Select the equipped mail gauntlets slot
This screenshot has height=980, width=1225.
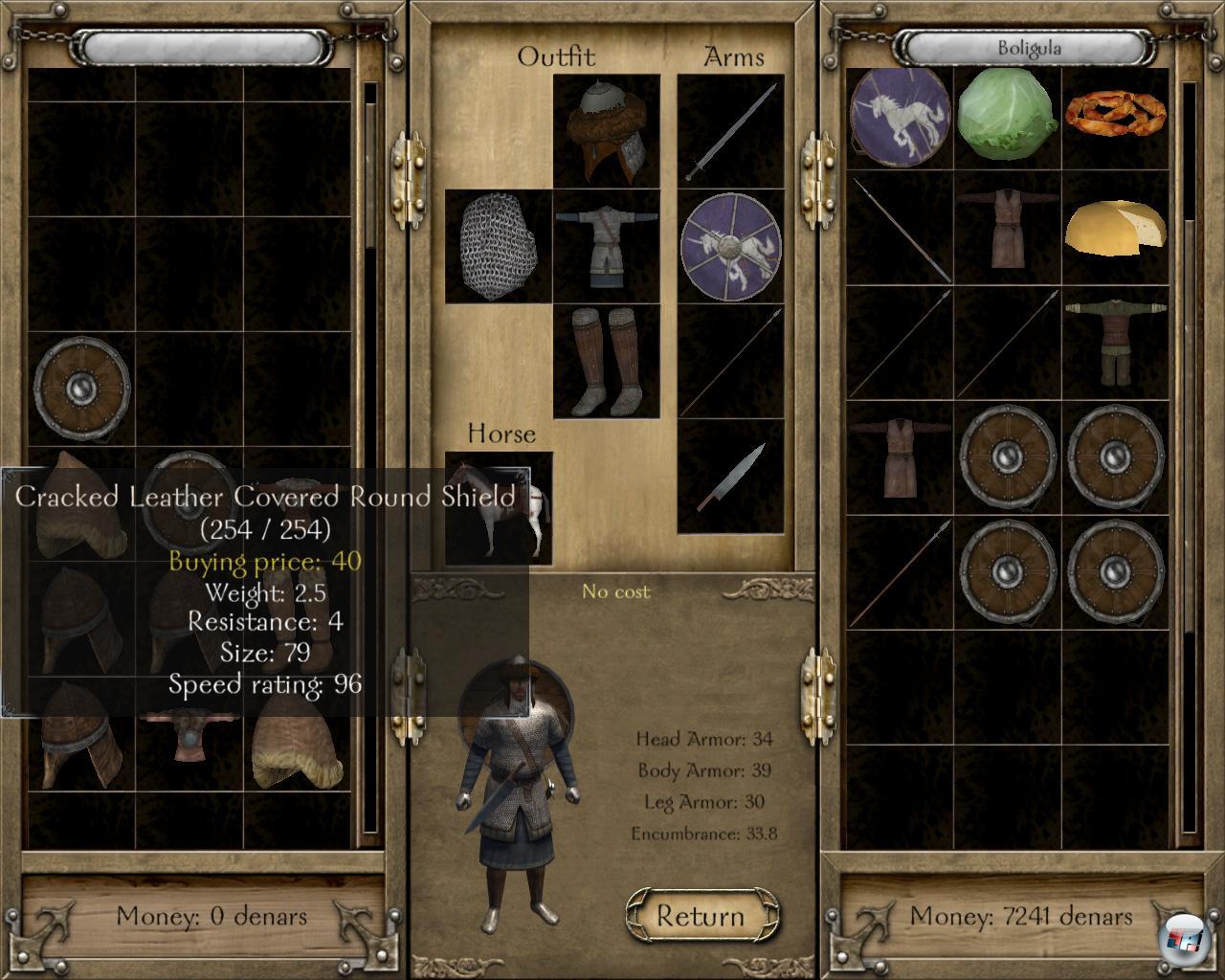click(x=498, y=246)
